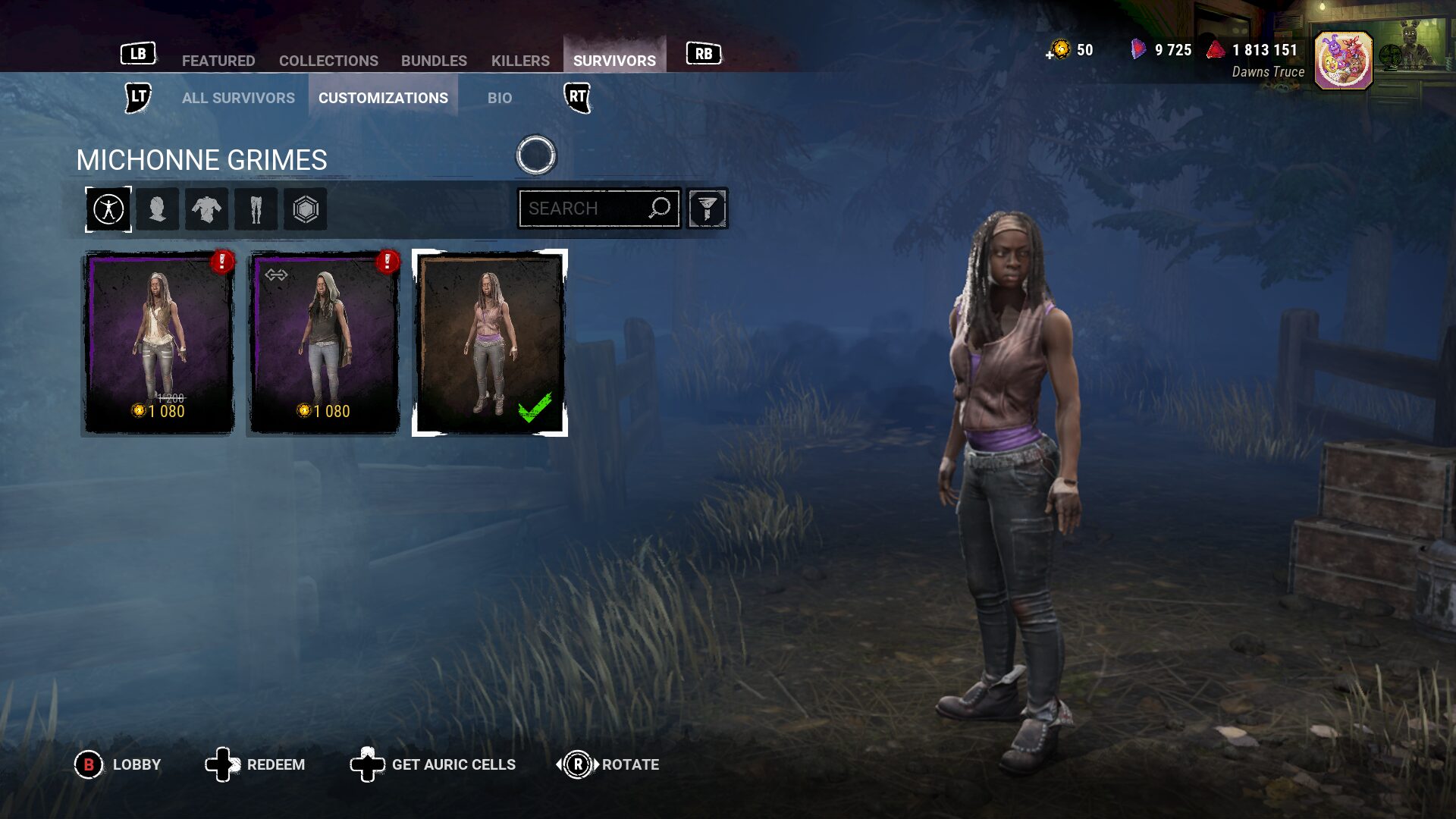Screen dimensions: 1456x819
Task: Go to the Bundles tab
Action: [x=434, y=61]
